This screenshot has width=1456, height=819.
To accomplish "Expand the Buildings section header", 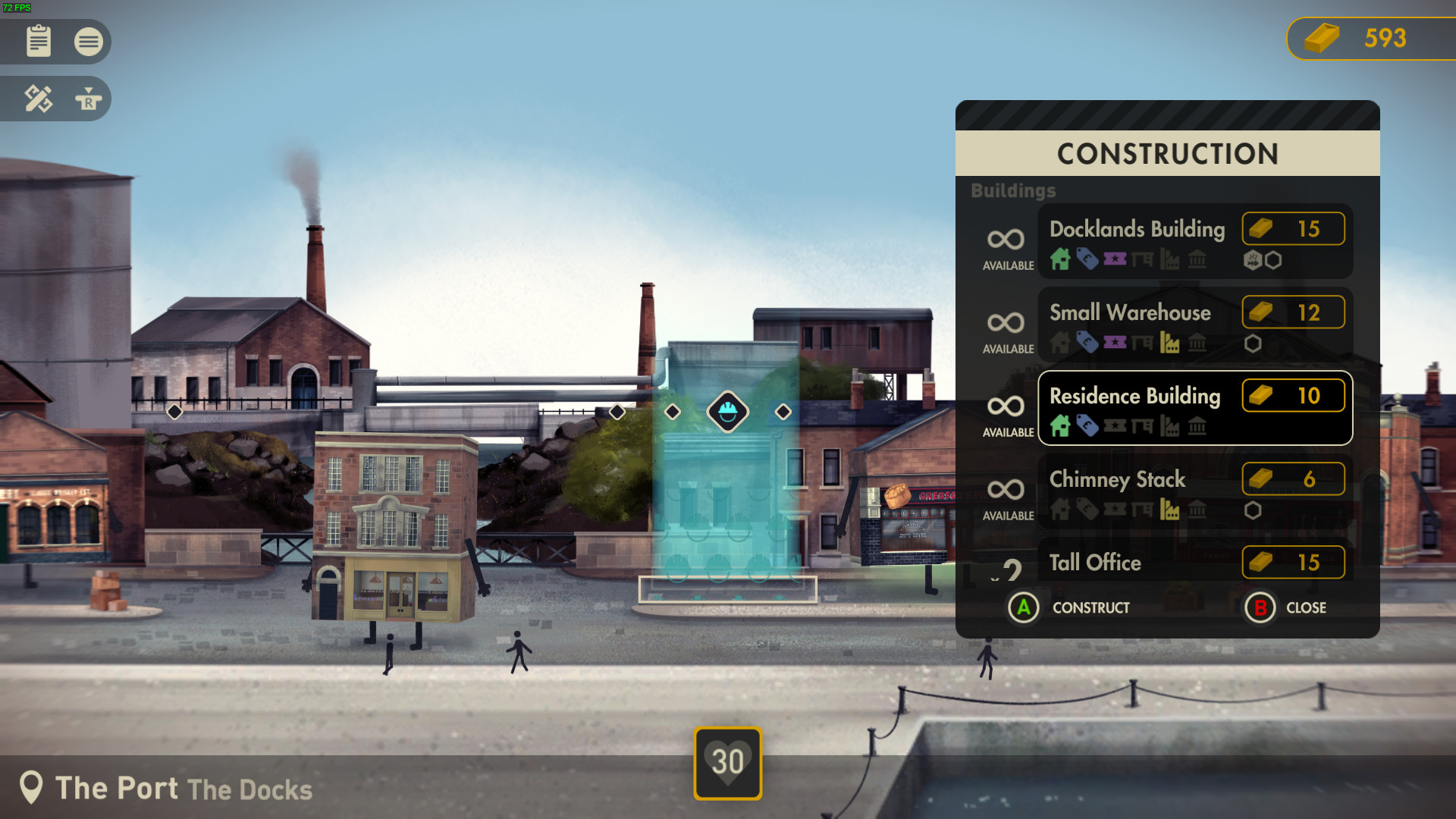I will tap(1015, 190).
